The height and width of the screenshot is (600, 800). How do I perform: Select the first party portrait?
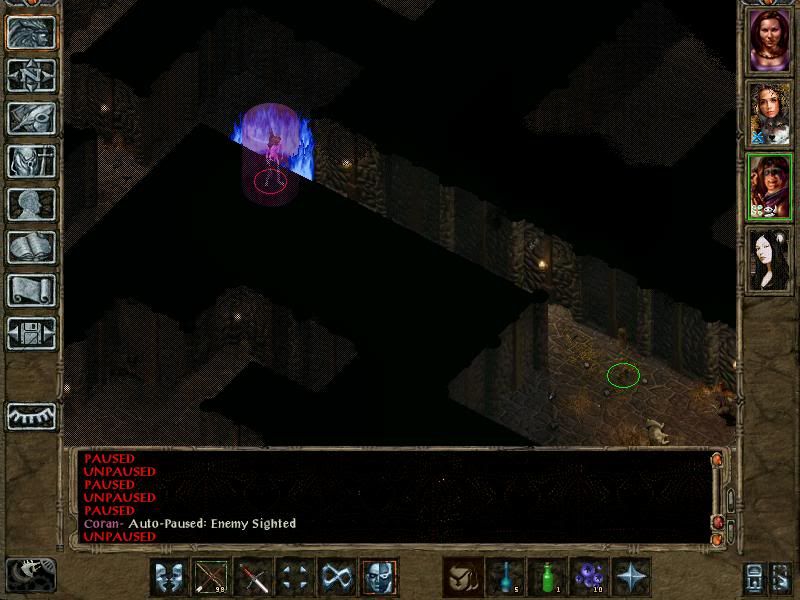[x=770, y=41]
